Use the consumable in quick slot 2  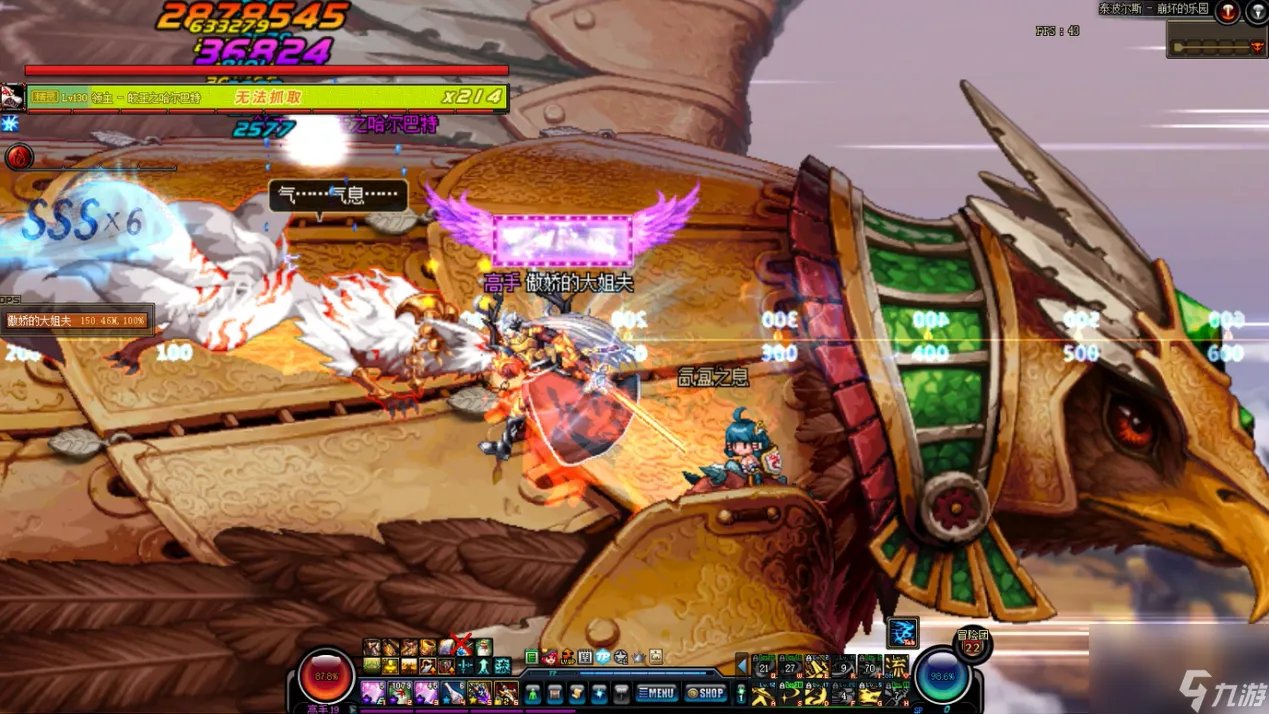tap(400, 692)
